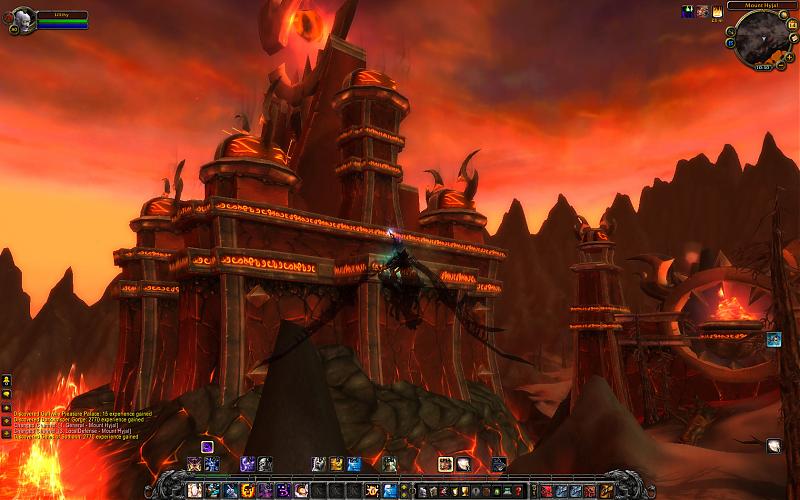Click the golden crown buff icon
This screenshot has width=800, height=500.
point(717,11)
